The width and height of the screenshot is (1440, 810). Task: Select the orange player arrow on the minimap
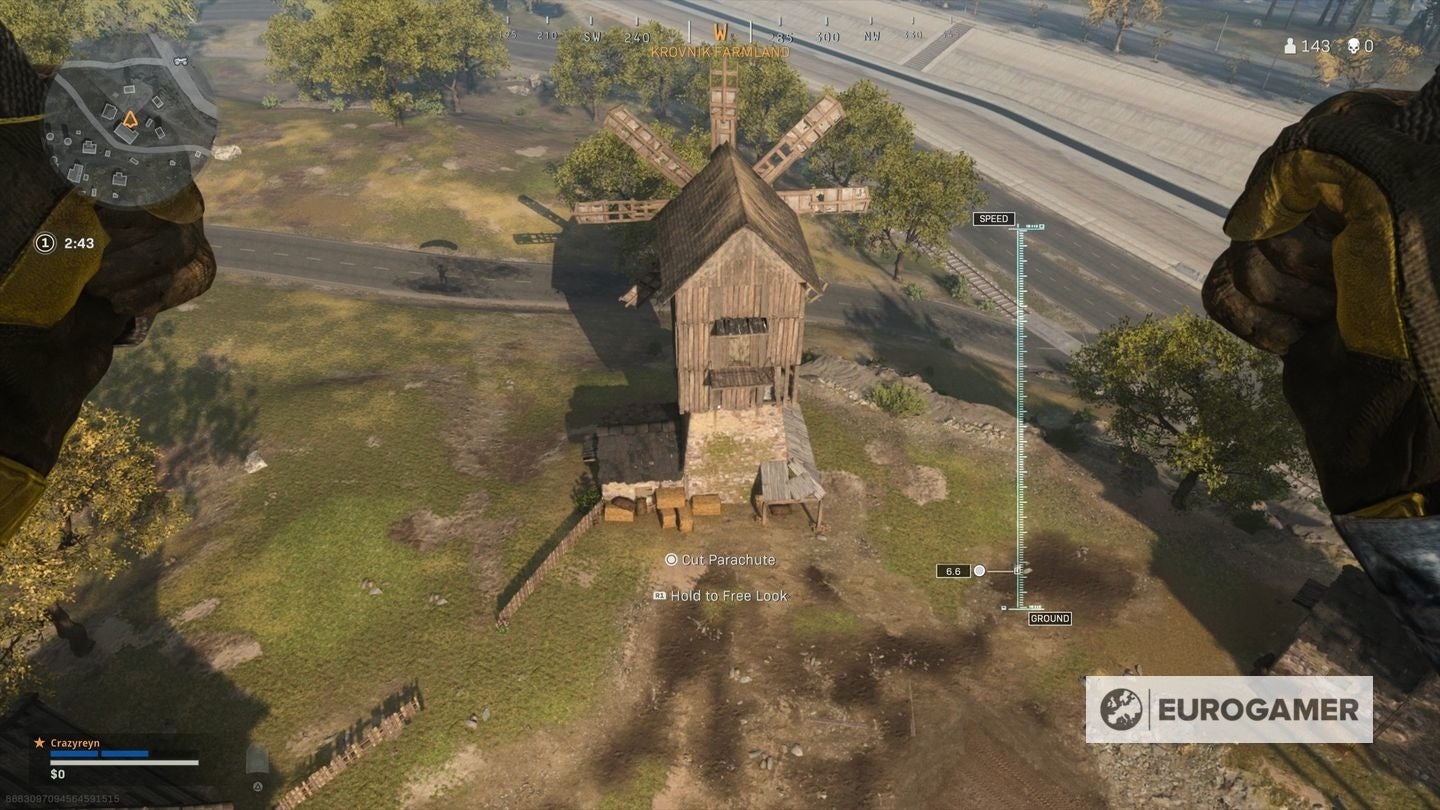(130, 118)
